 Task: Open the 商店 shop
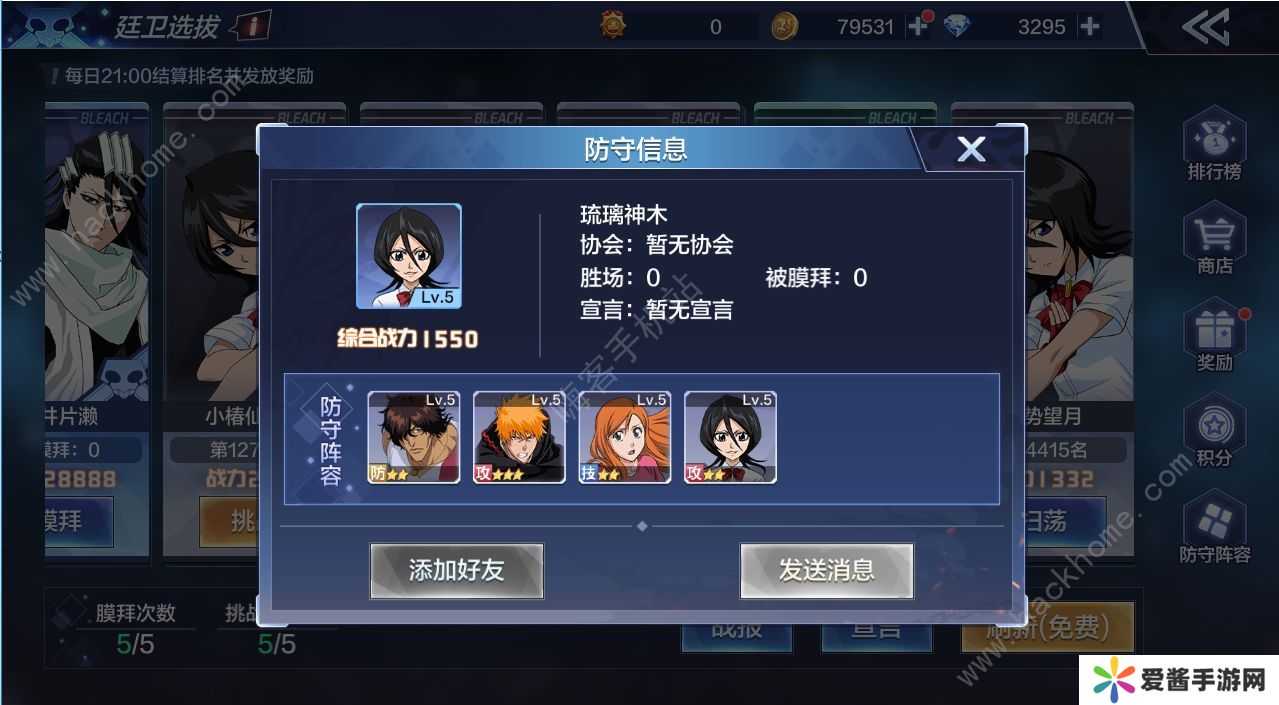pos(1214,240)
